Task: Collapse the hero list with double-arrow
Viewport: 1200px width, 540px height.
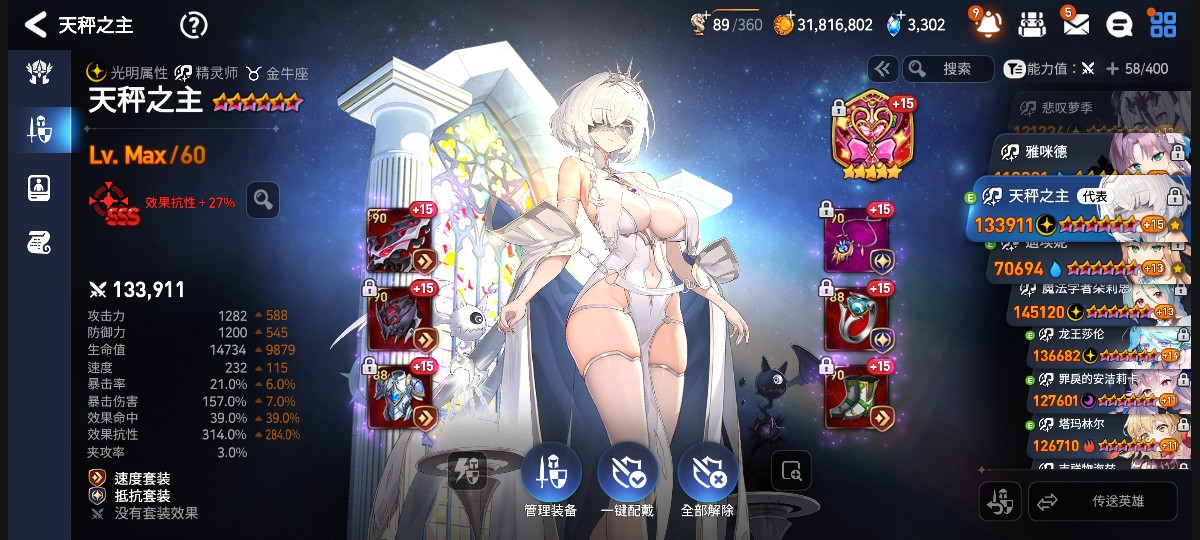Action: [x=883, y=68]
